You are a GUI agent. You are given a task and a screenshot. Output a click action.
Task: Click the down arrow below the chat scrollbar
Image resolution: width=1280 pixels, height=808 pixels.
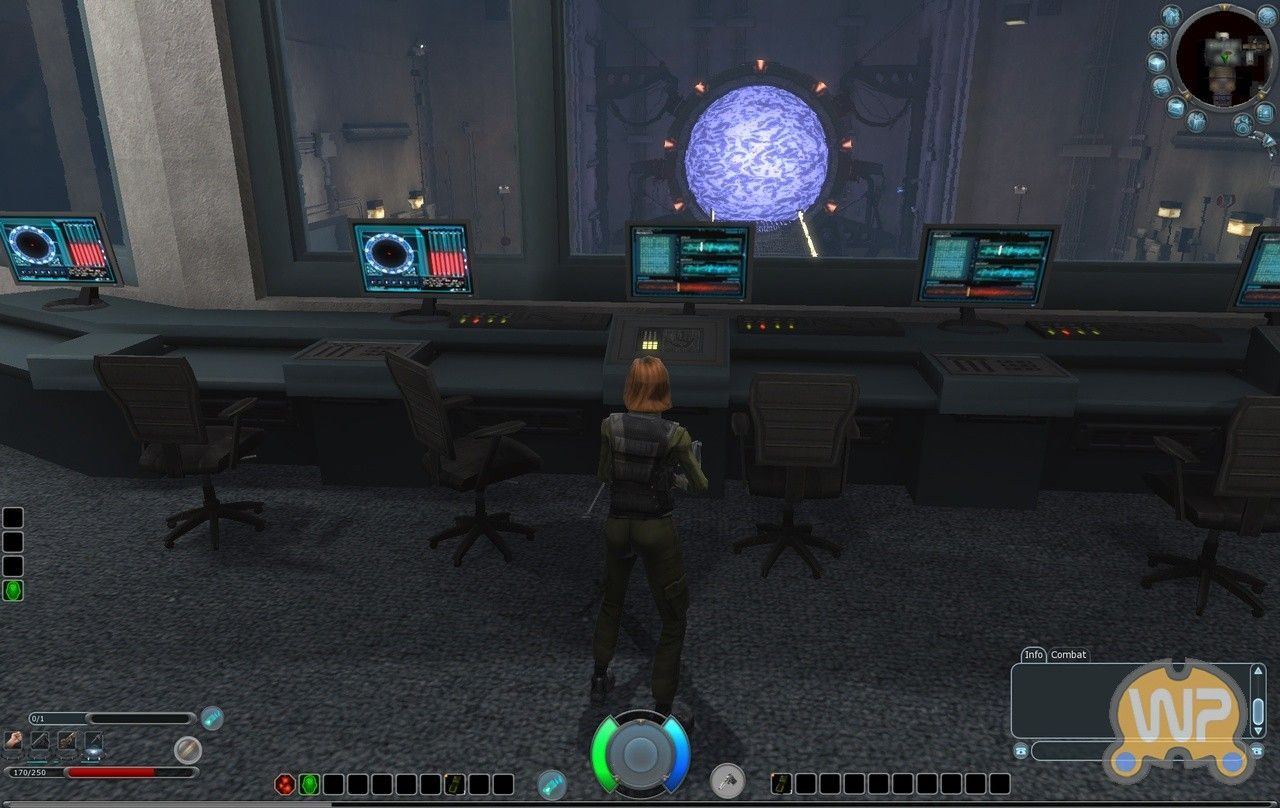[x=1259, y=730]
